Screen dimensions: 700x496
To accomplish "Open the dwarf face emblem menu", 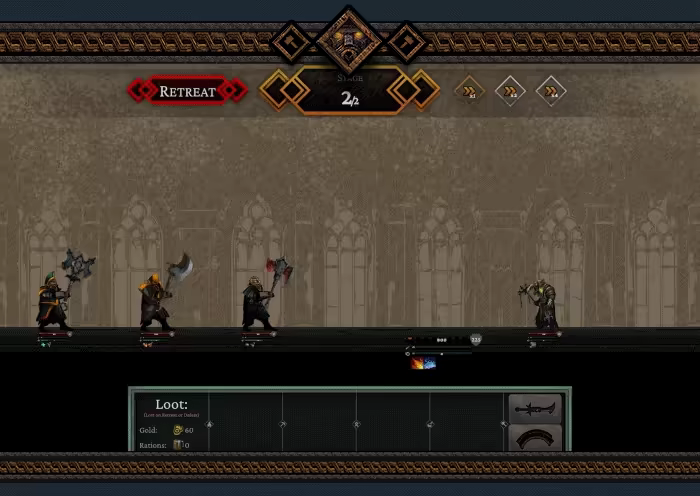I will pyautogui.click(x=349, y=40).
